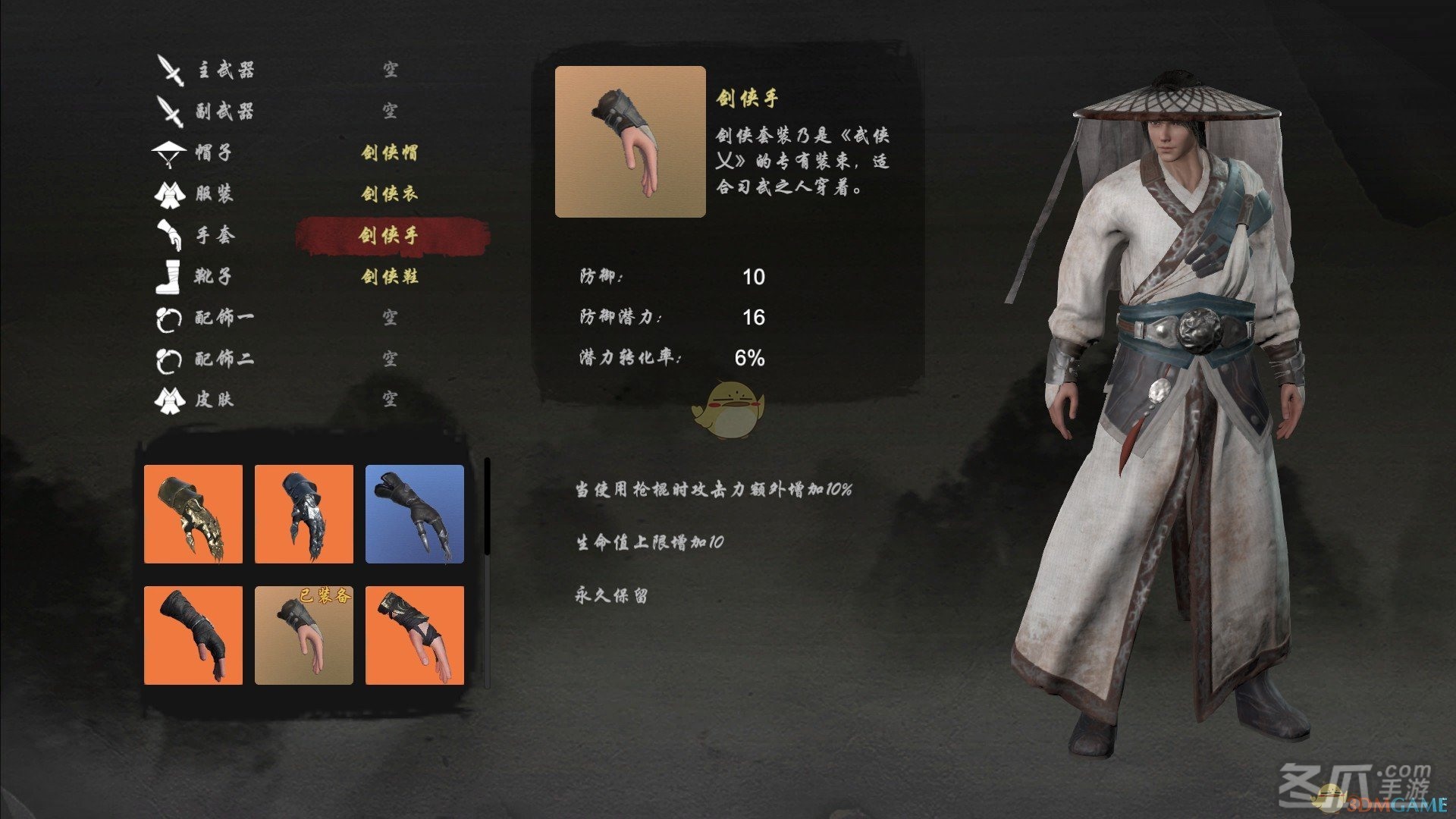Screen dimensions: 1456x819
Task: Open the 靴子 boots slot row
Action: pos(213,276)
